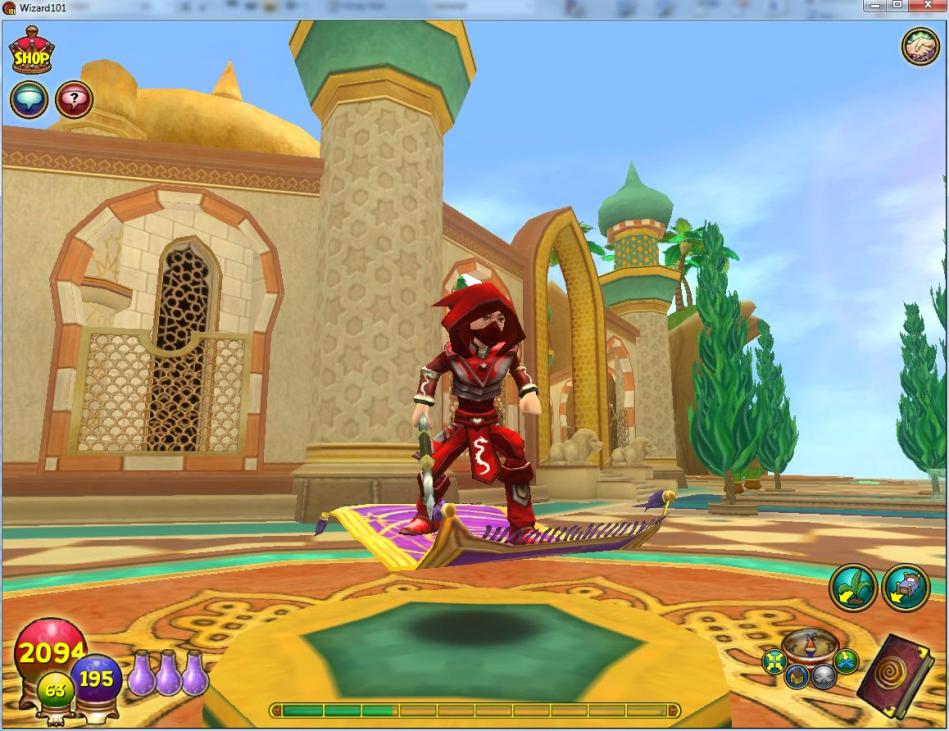Click the plant placement button with yellow arrow
This screenshot has height=731, width=949.
(853, 587)
